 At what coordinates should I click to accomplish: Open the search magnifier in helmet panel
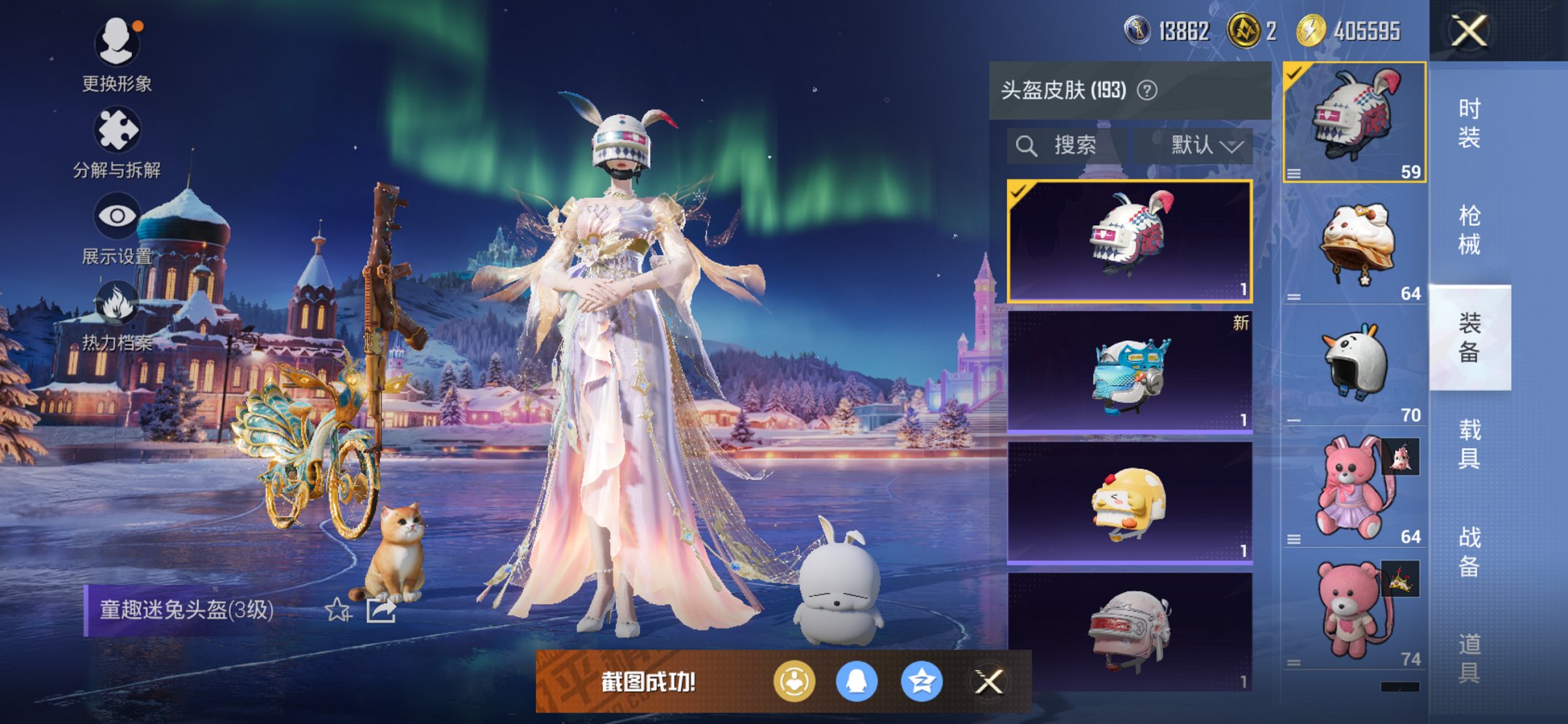(x=1027, y=144)
